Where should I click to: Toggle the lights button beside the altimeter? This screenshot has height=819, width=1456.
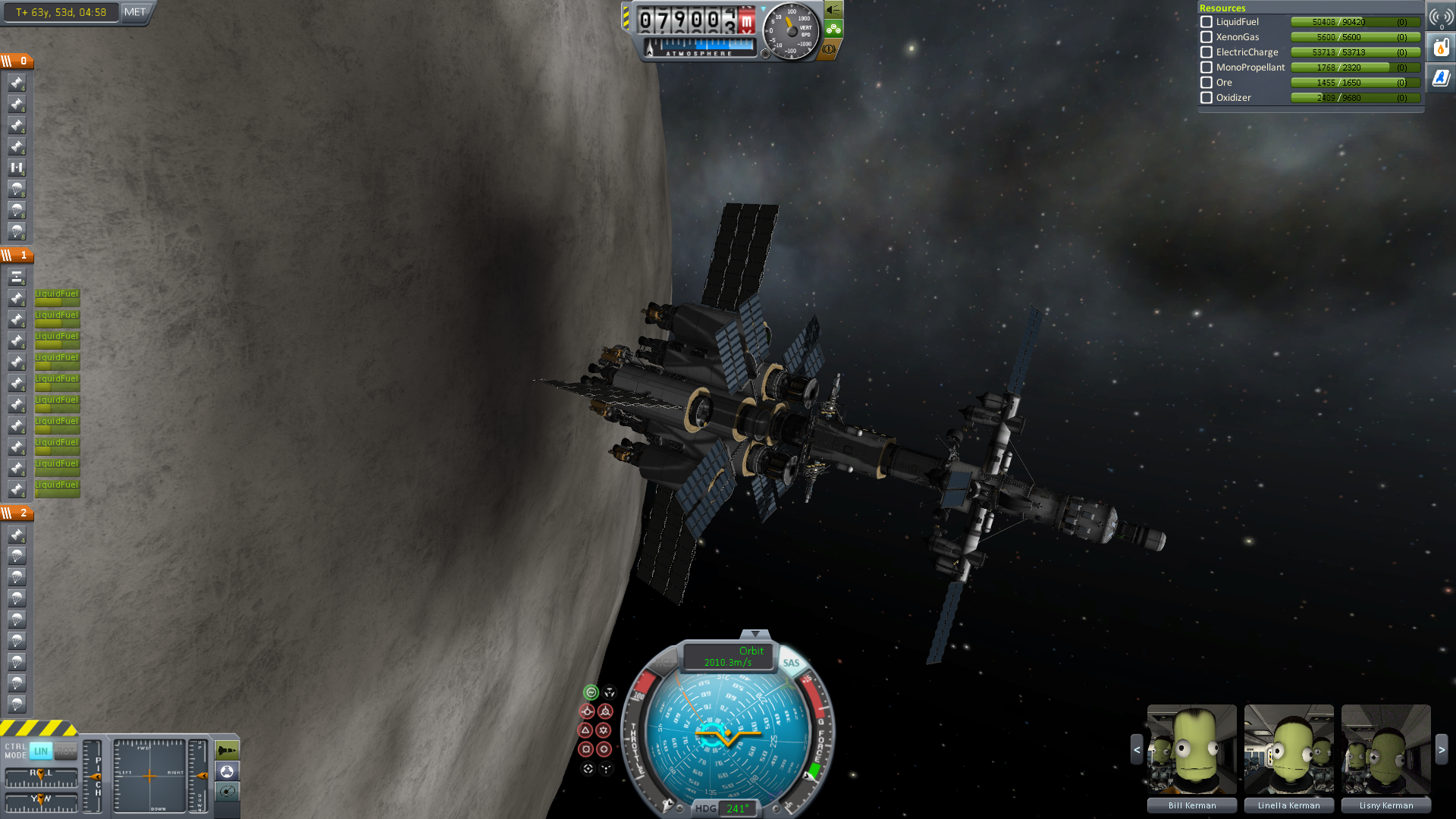tap(833, 10)
